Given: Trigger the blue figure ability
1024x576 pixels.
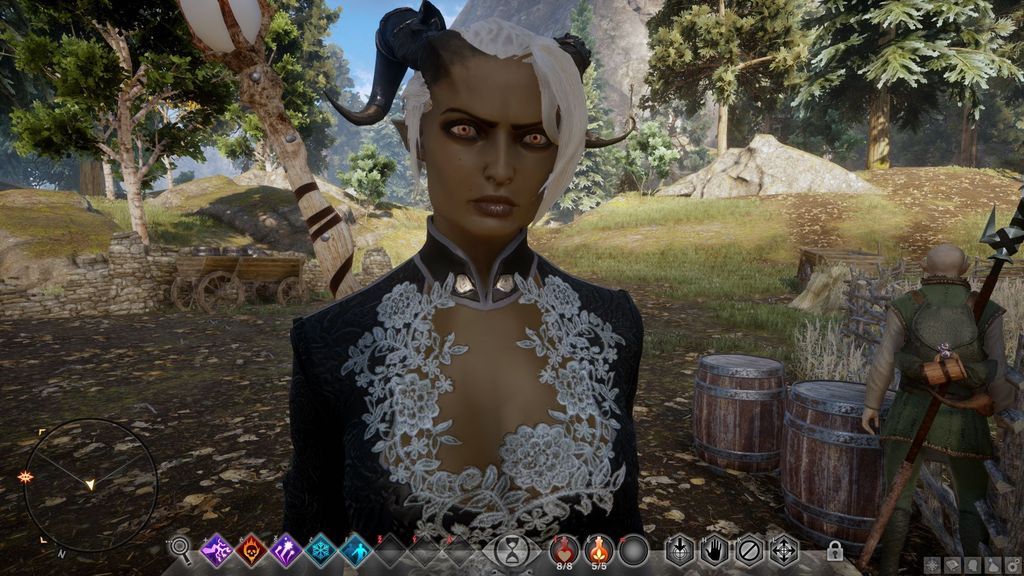Looking at the screenshot, I should coord(356,548).
